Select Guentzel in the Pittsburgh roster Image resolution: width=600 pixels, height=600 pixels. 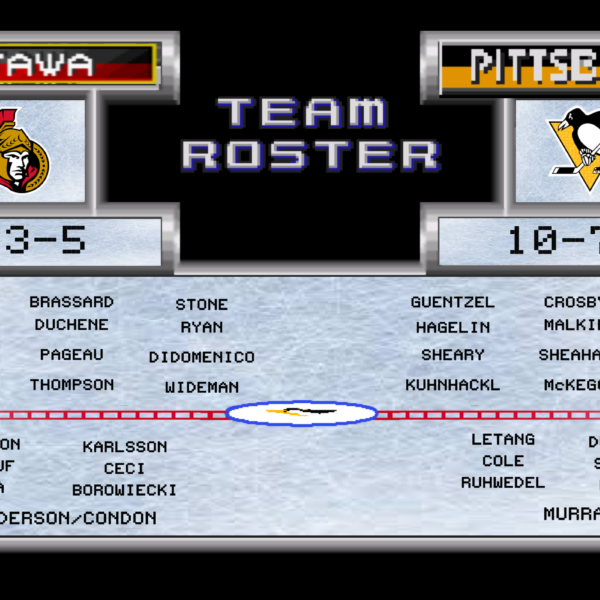(453, 302)
